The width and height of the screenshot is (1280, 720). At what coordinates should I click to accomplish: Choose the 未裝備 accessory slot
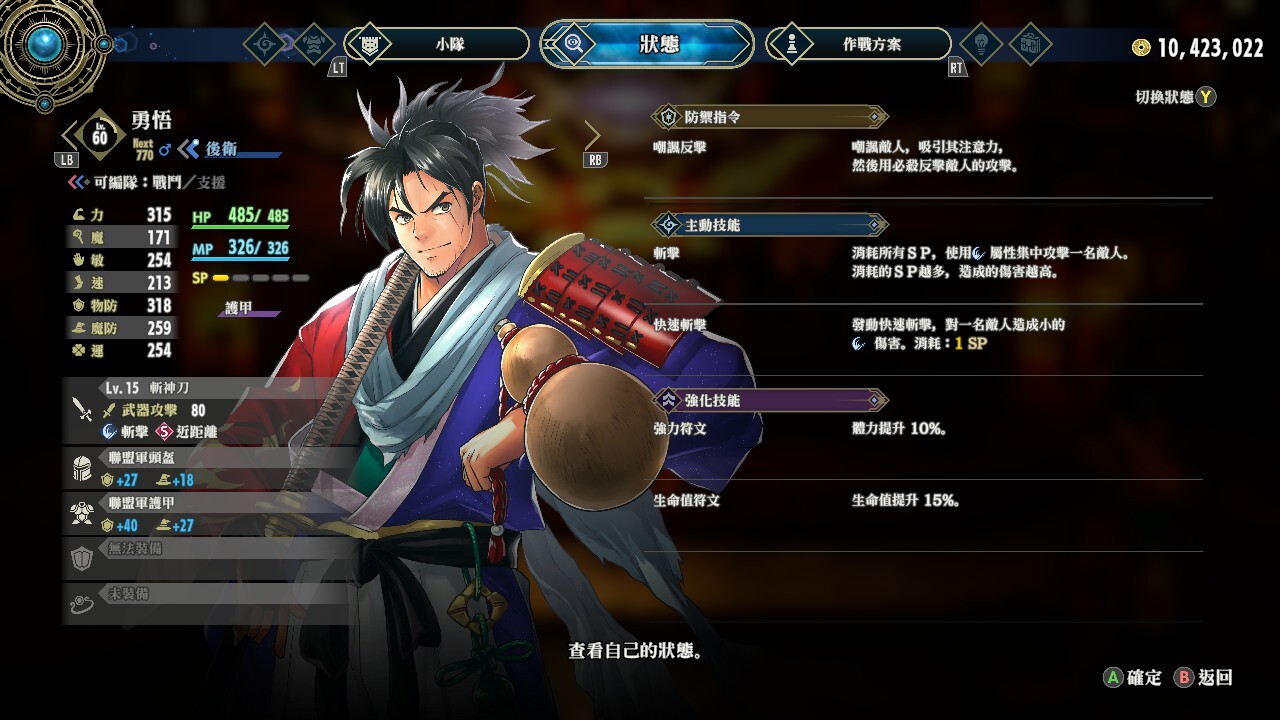pos(210,602)
